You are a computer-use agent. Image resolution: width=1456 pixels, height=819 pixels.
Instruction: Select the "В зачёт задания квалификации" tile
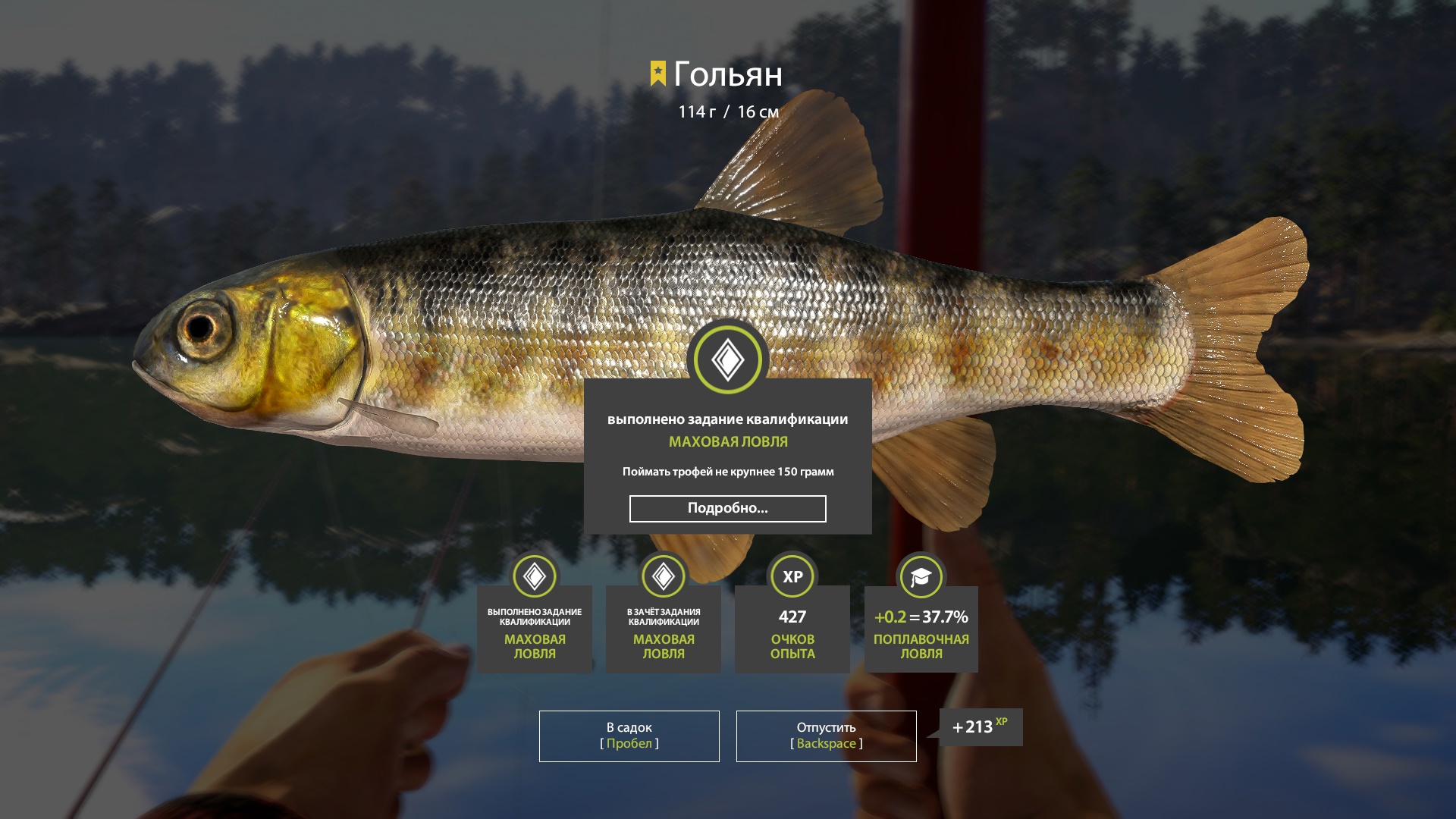[664, 629]
